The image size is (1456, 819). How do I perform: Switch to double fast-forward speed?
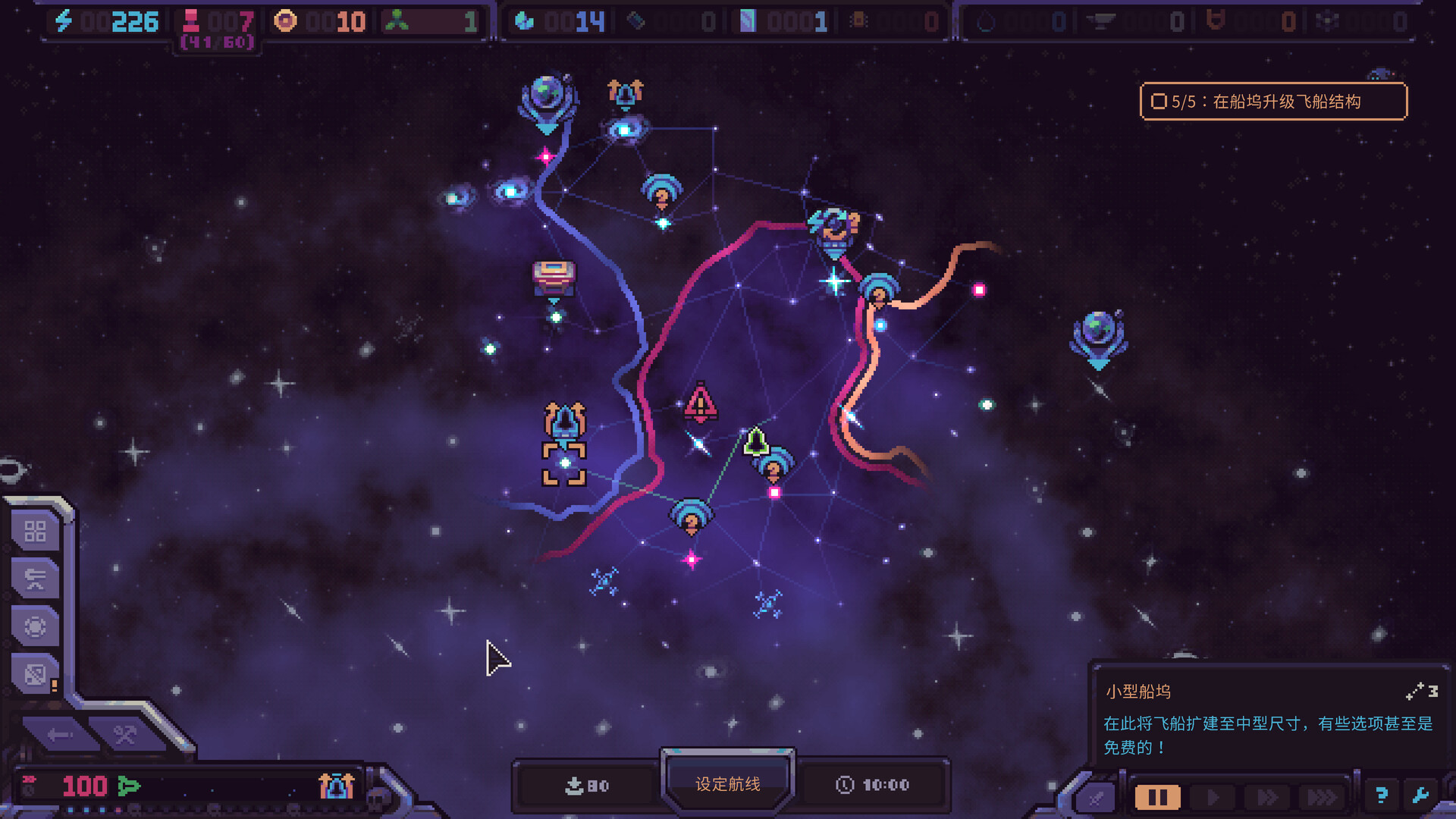pos(1267,797)
